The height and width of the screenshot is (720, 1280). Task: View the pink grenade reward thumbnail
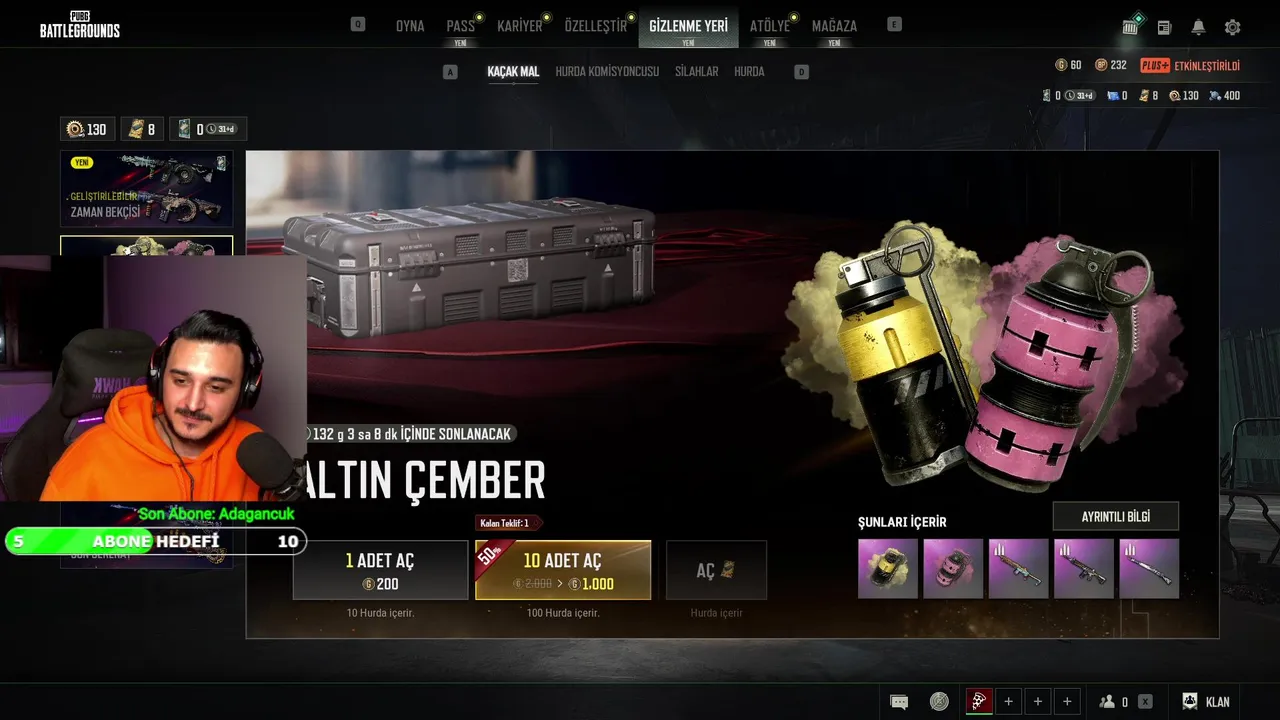[x=953, y=569]
